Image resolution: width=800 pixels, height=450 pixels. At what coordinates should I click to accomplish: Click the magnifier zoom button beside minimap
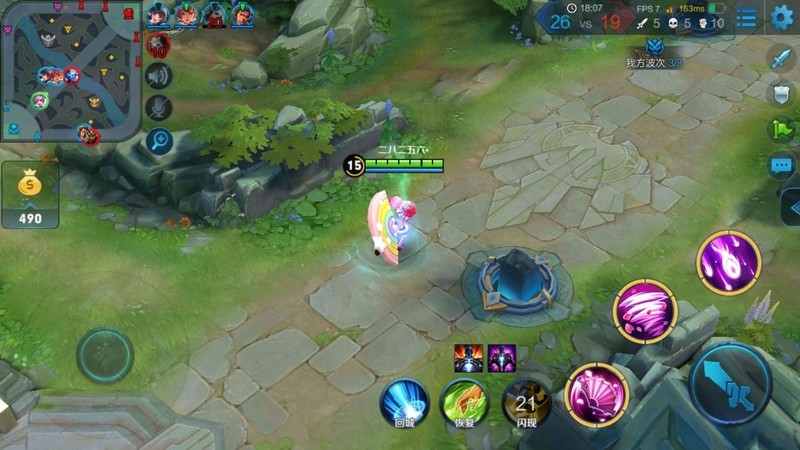[x=159, y=140]
